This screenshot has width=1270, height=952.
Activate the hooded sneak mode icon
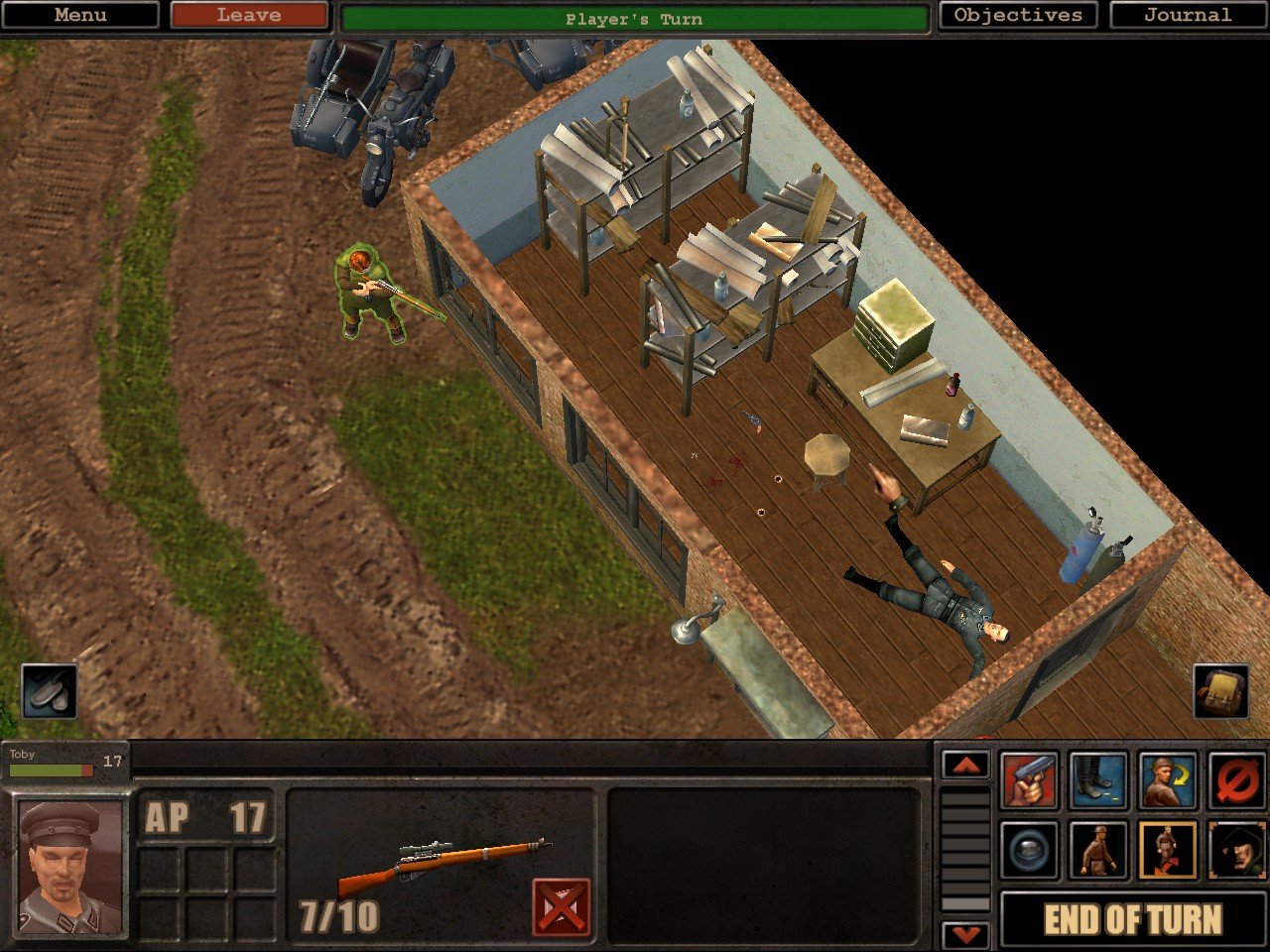[x=1237, y=851]
